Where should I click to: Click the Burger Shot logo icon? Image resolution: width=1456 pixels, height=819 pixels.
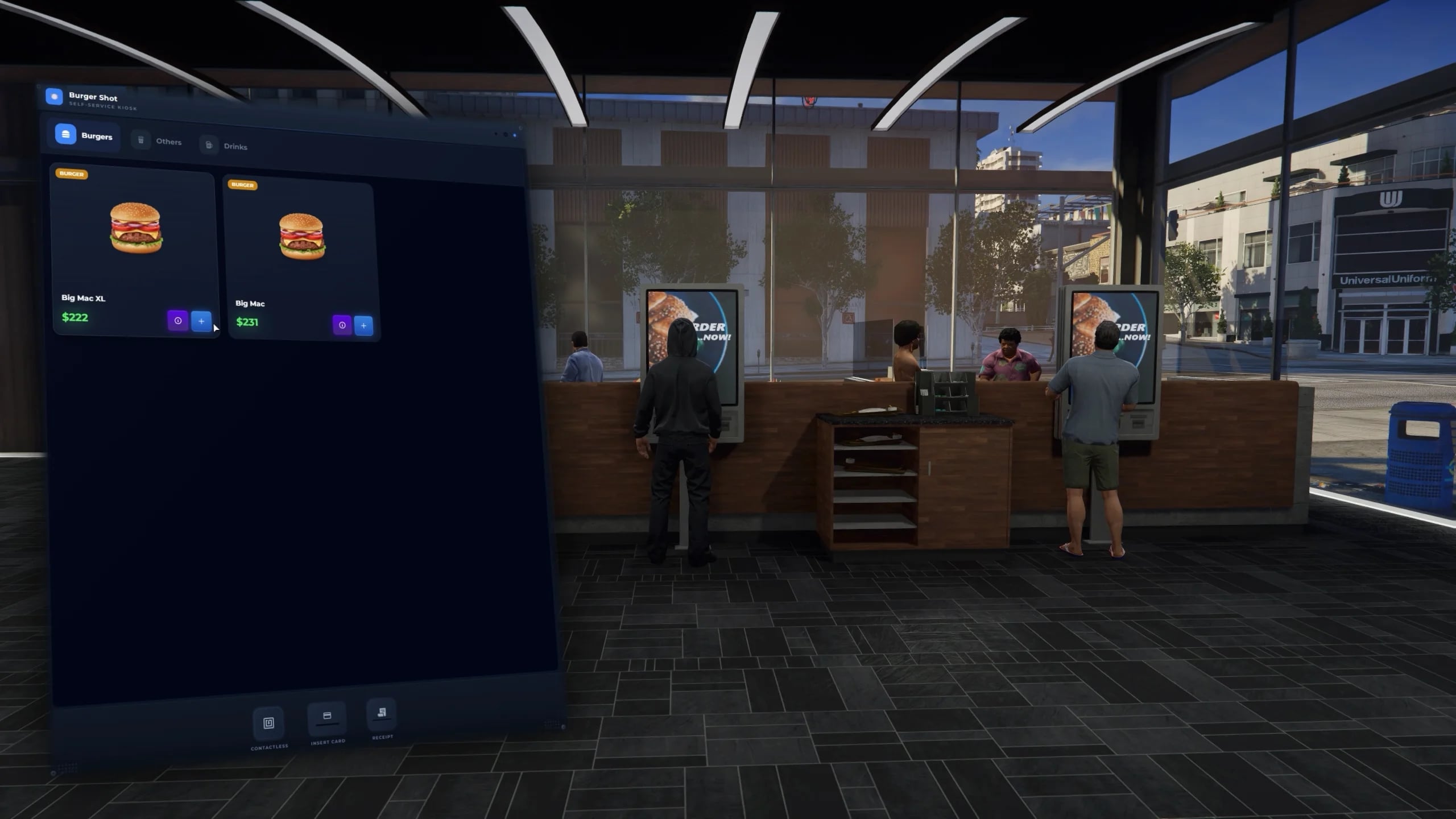click(54, 97)
